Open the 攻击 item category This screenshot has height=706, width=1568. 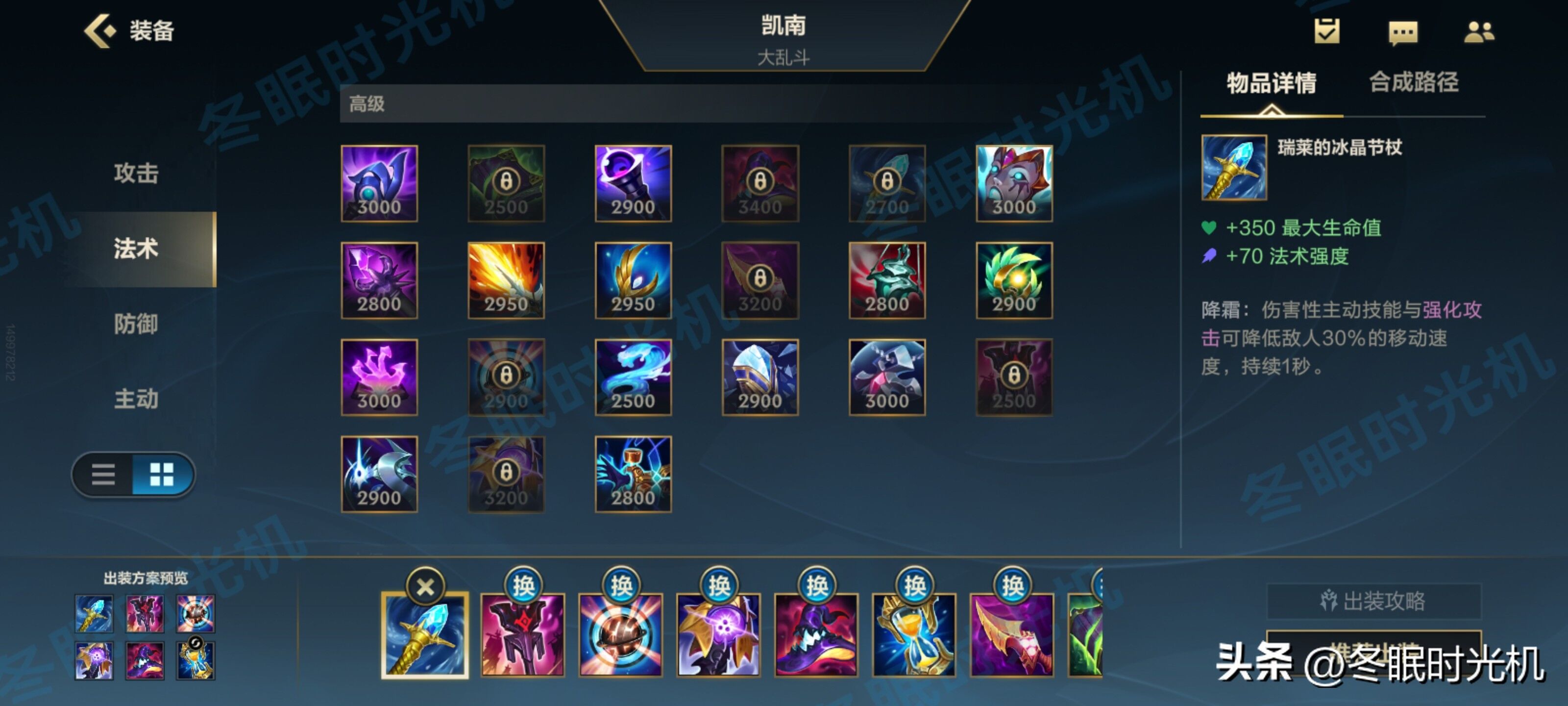[x=135, y=174]
